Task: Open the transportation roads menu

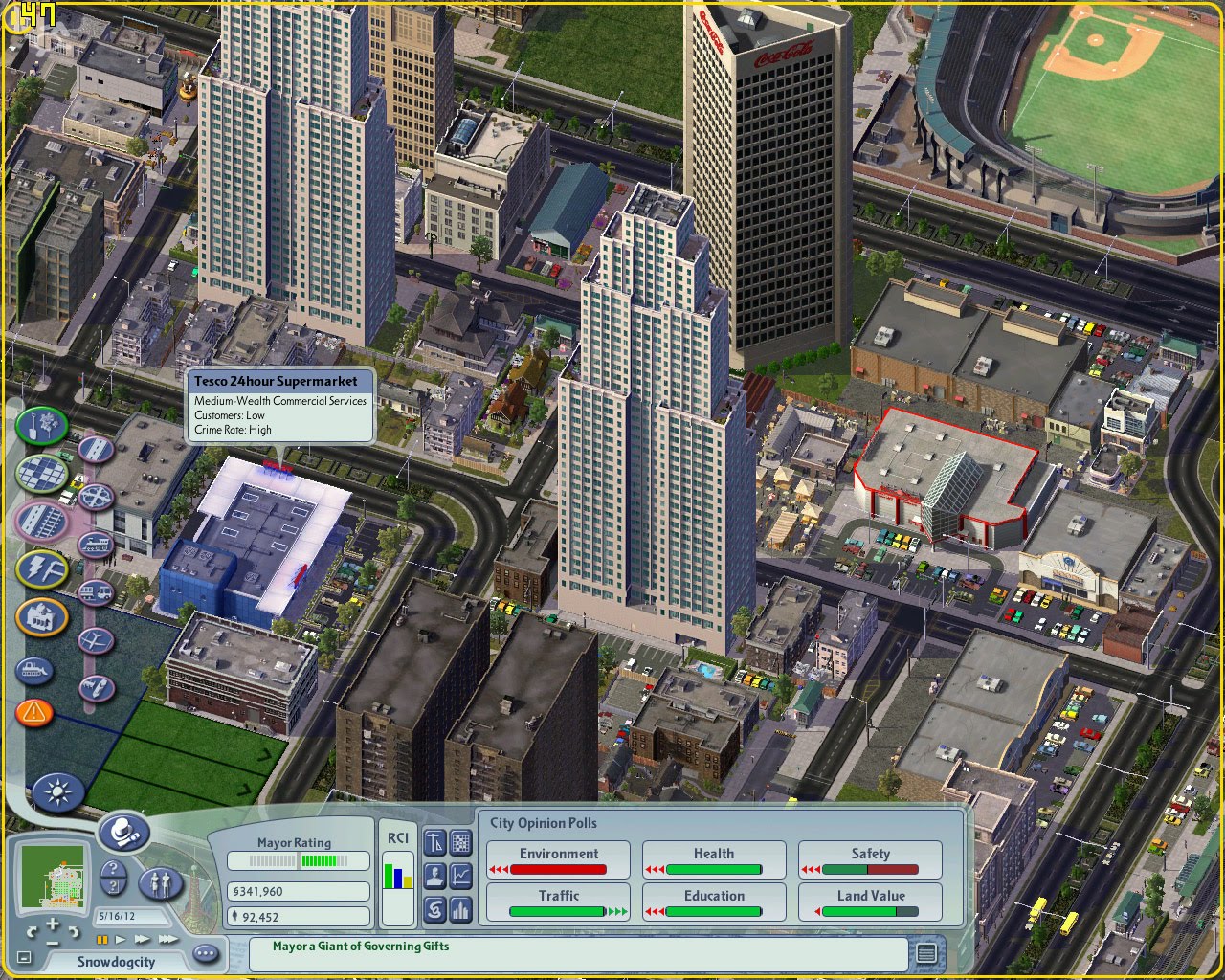Action: pyautogui.click(x=95, y=449)
